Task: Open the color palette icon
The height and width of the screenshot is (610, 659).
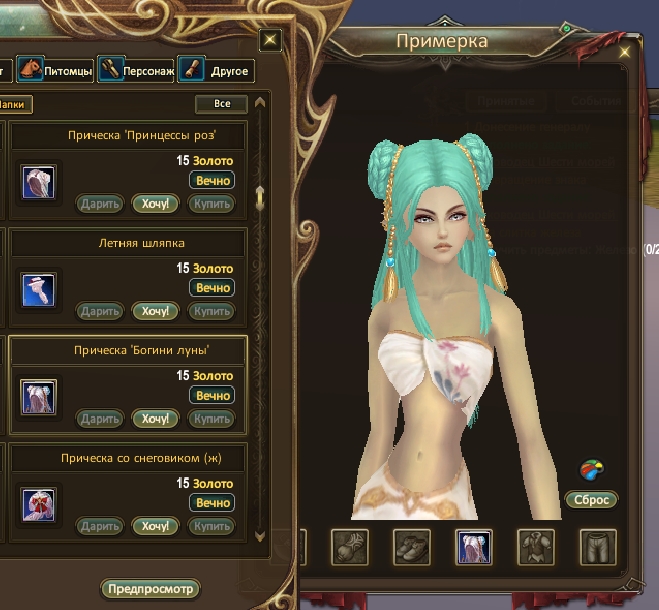Action: 592,469
